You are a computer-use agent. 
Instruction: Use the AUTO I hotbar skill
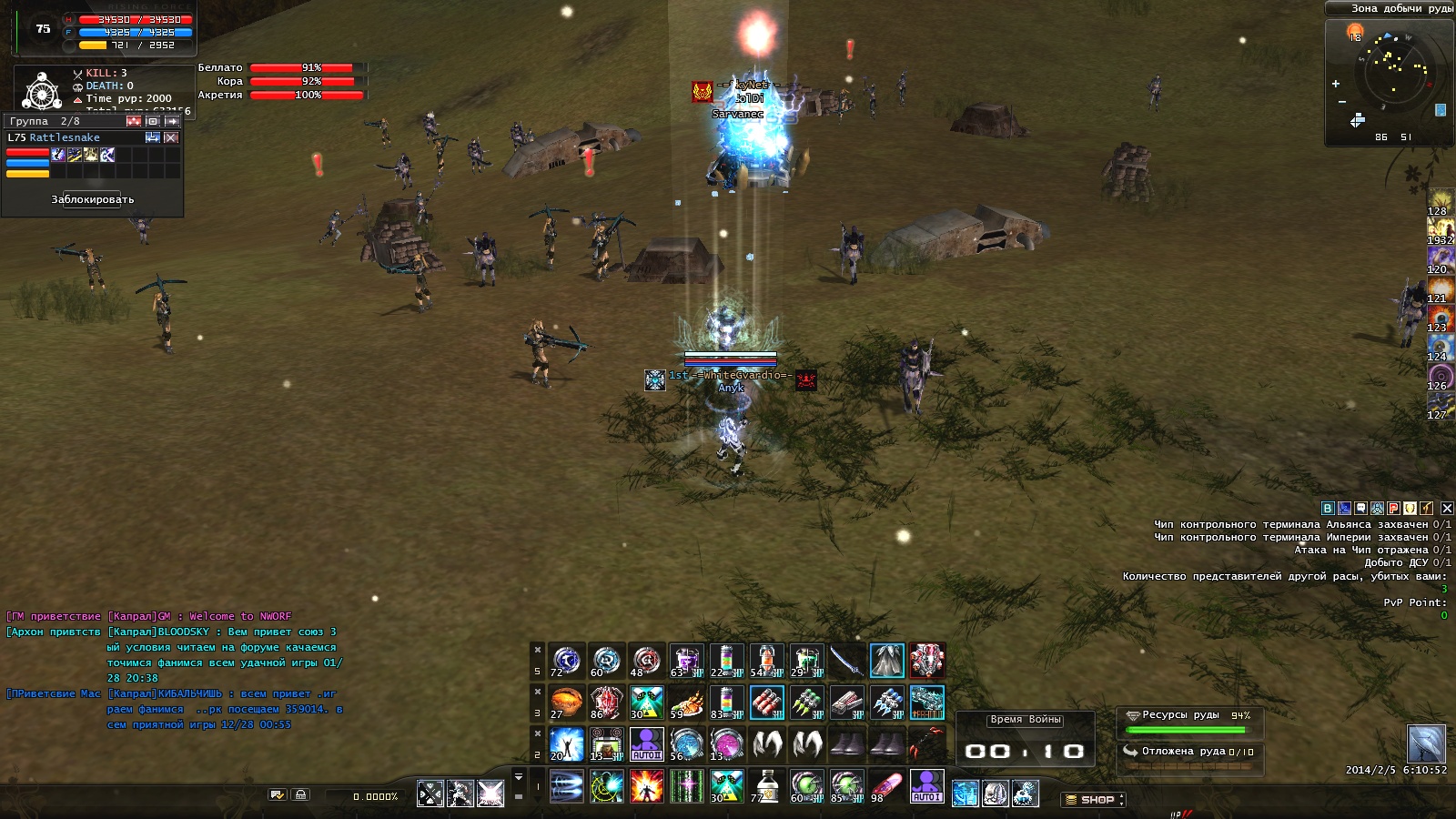(x=926, y=786)
